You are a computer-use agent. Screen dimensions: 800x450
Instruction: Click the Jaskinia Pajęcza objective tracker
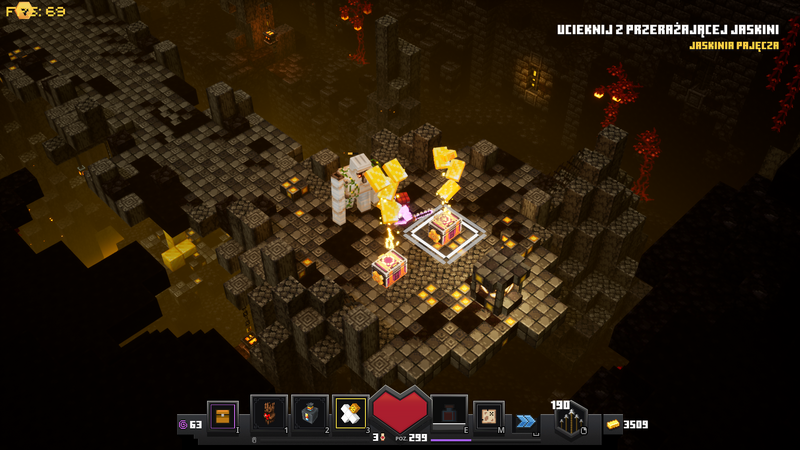tap(733, 45)
